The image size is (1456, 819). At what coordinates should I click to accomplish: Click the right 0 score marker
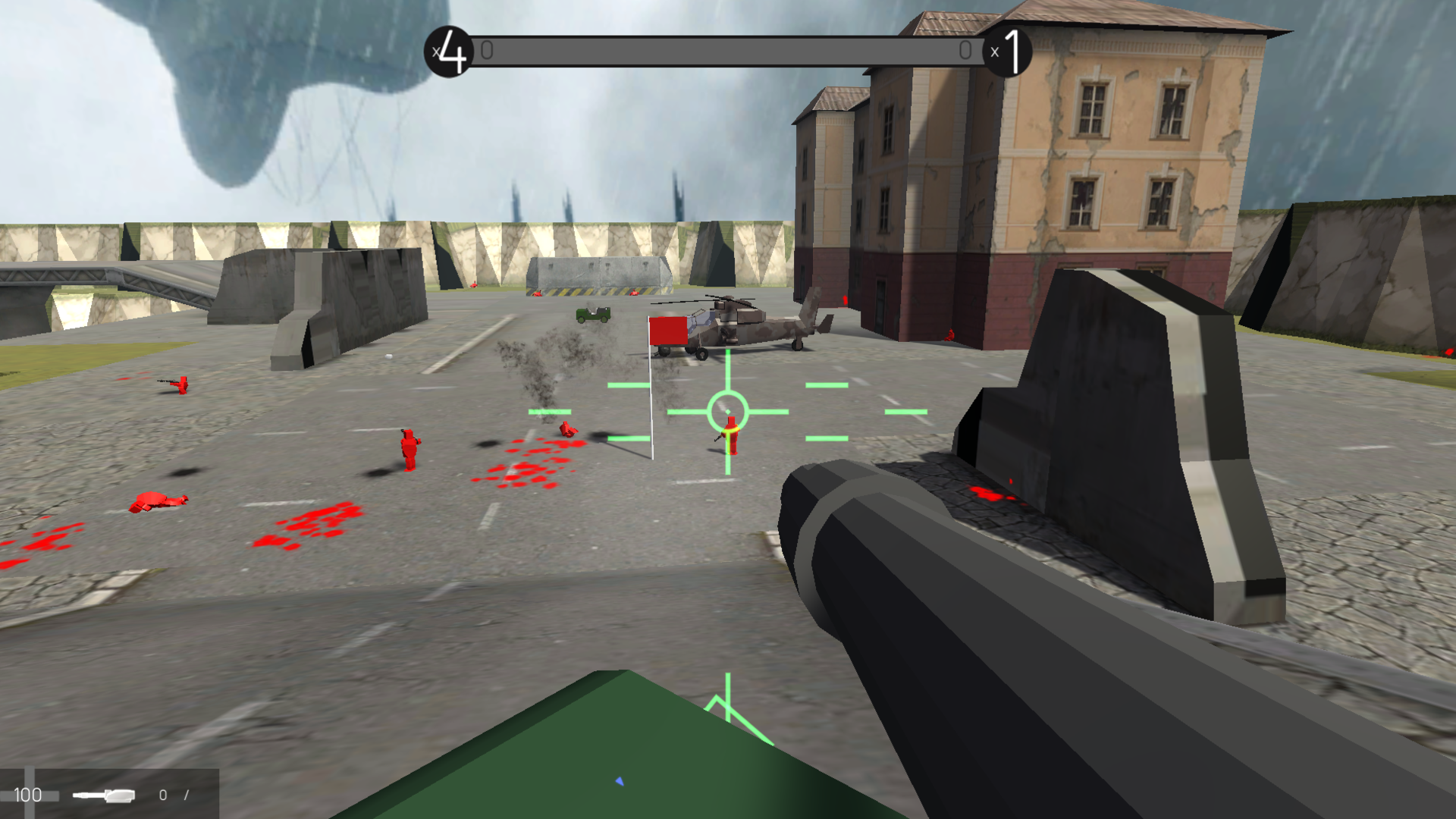pyautogui.click(x=966, y=50)
